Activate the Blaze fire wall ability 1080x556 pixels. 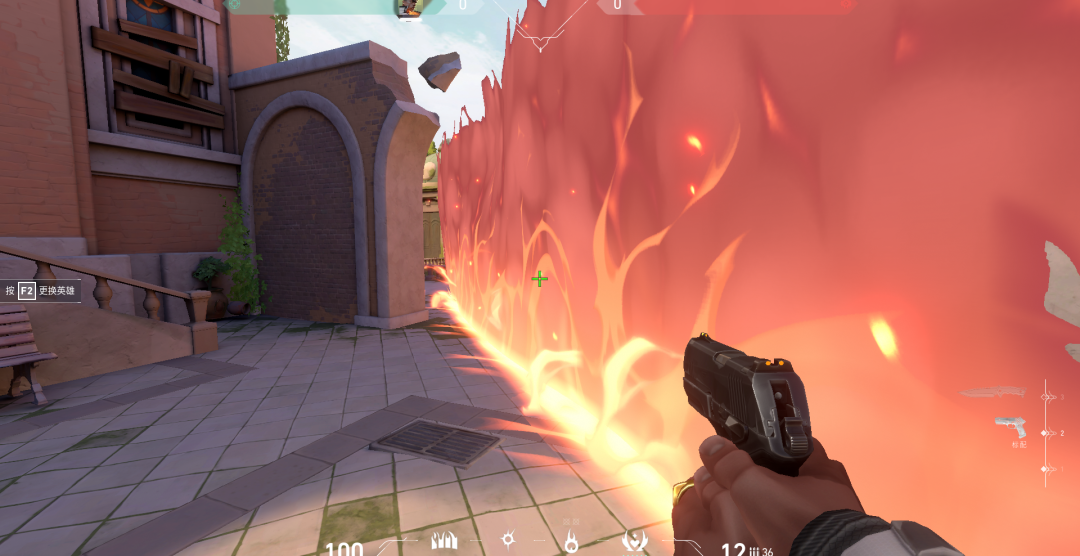click(442, 542)
